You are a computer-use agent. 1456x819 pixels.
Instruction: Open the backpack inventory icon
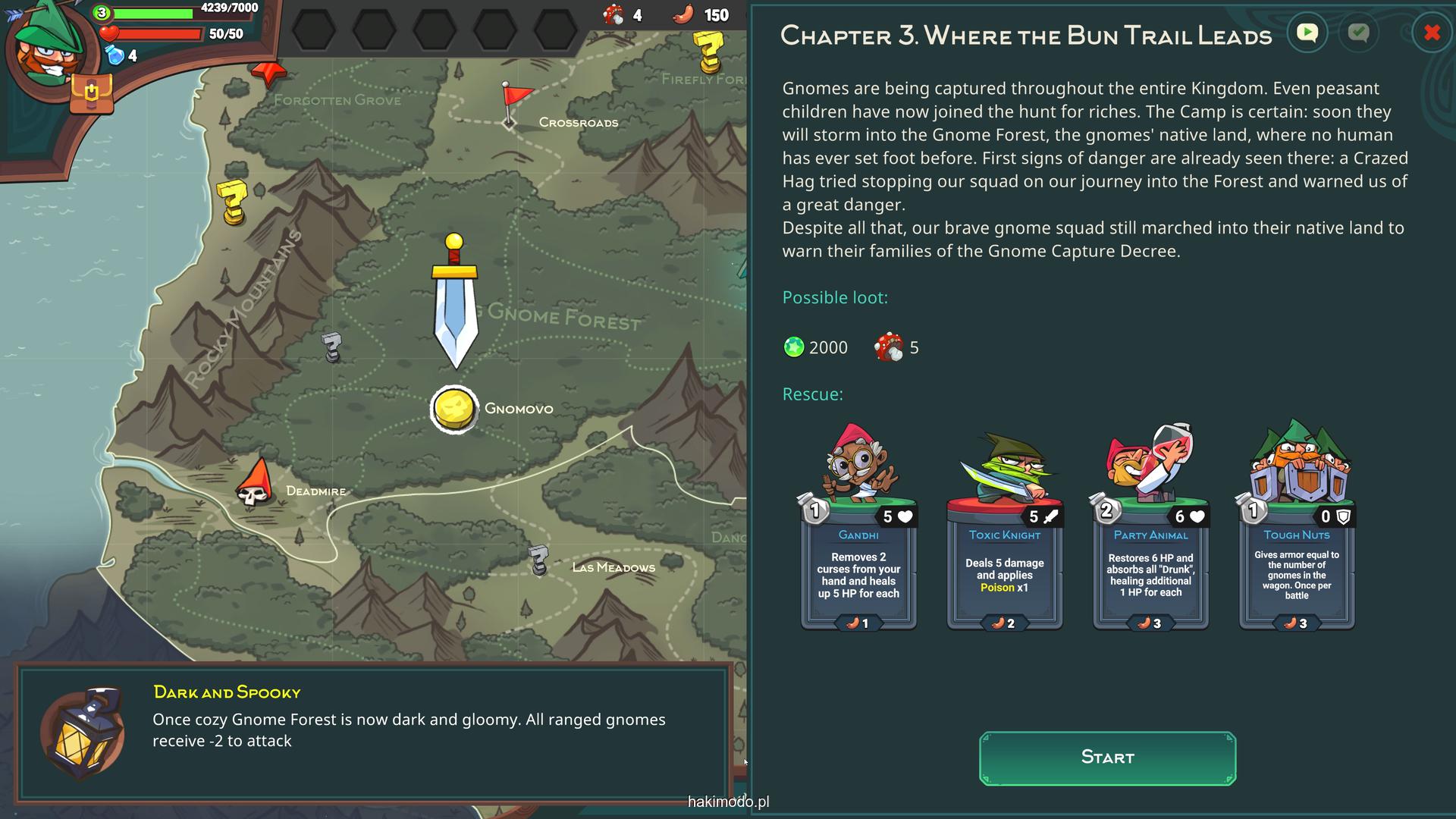click(x=91, y=94)
